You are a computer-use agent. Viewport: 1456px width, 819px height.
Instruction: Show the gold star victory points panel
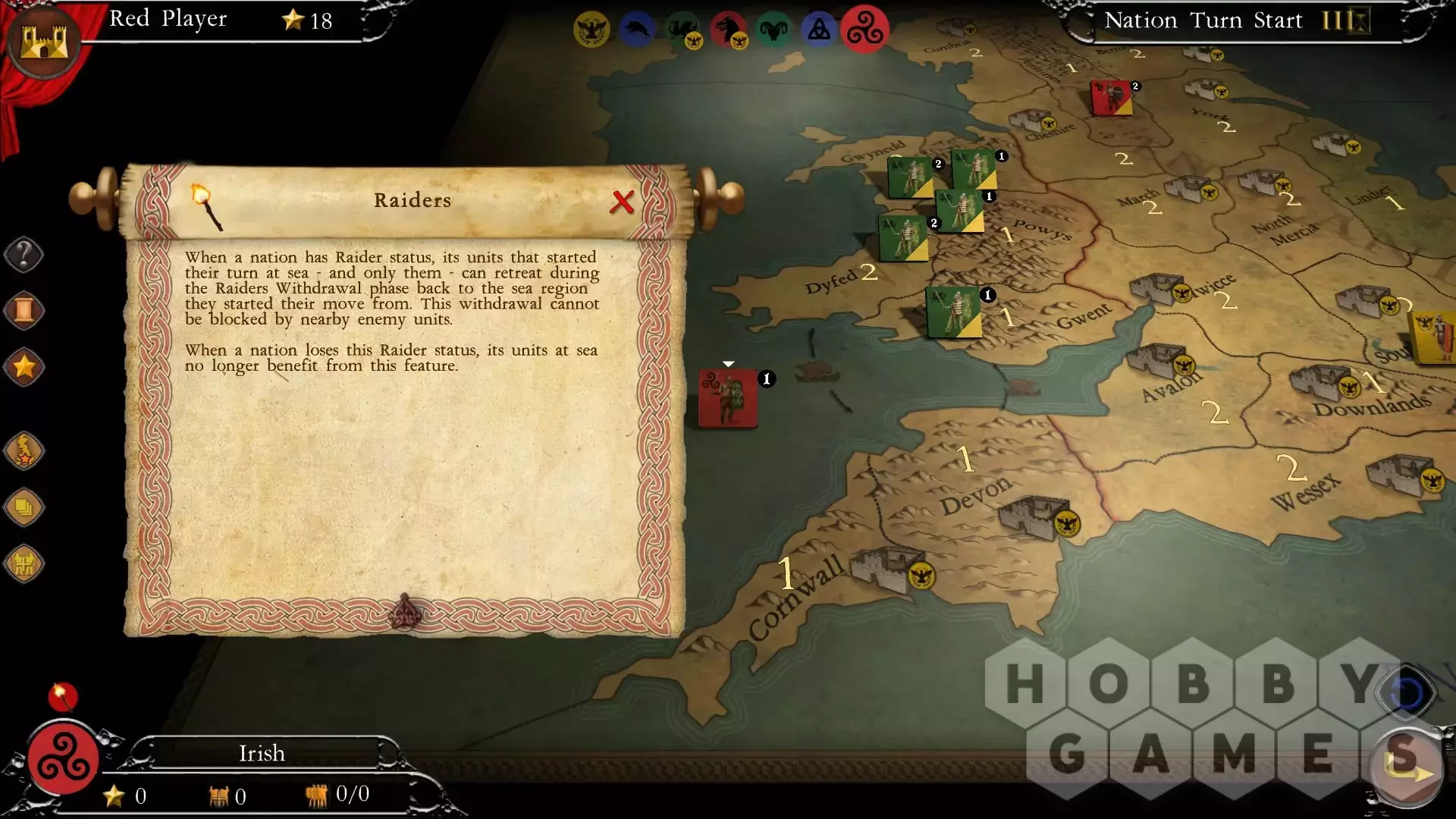[x=24, y=367]
